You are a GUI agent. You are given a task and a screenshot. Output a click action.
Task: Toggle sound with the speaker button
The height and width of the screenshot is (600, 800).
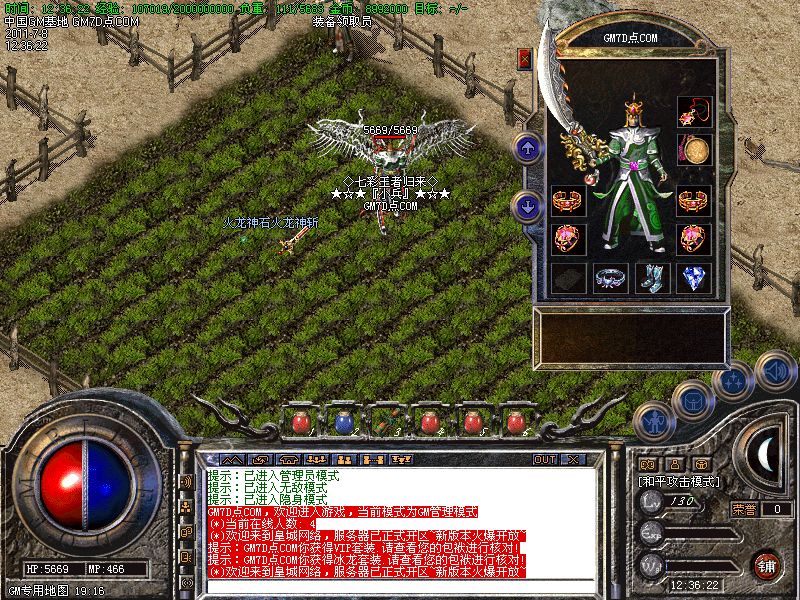point(774,370)
